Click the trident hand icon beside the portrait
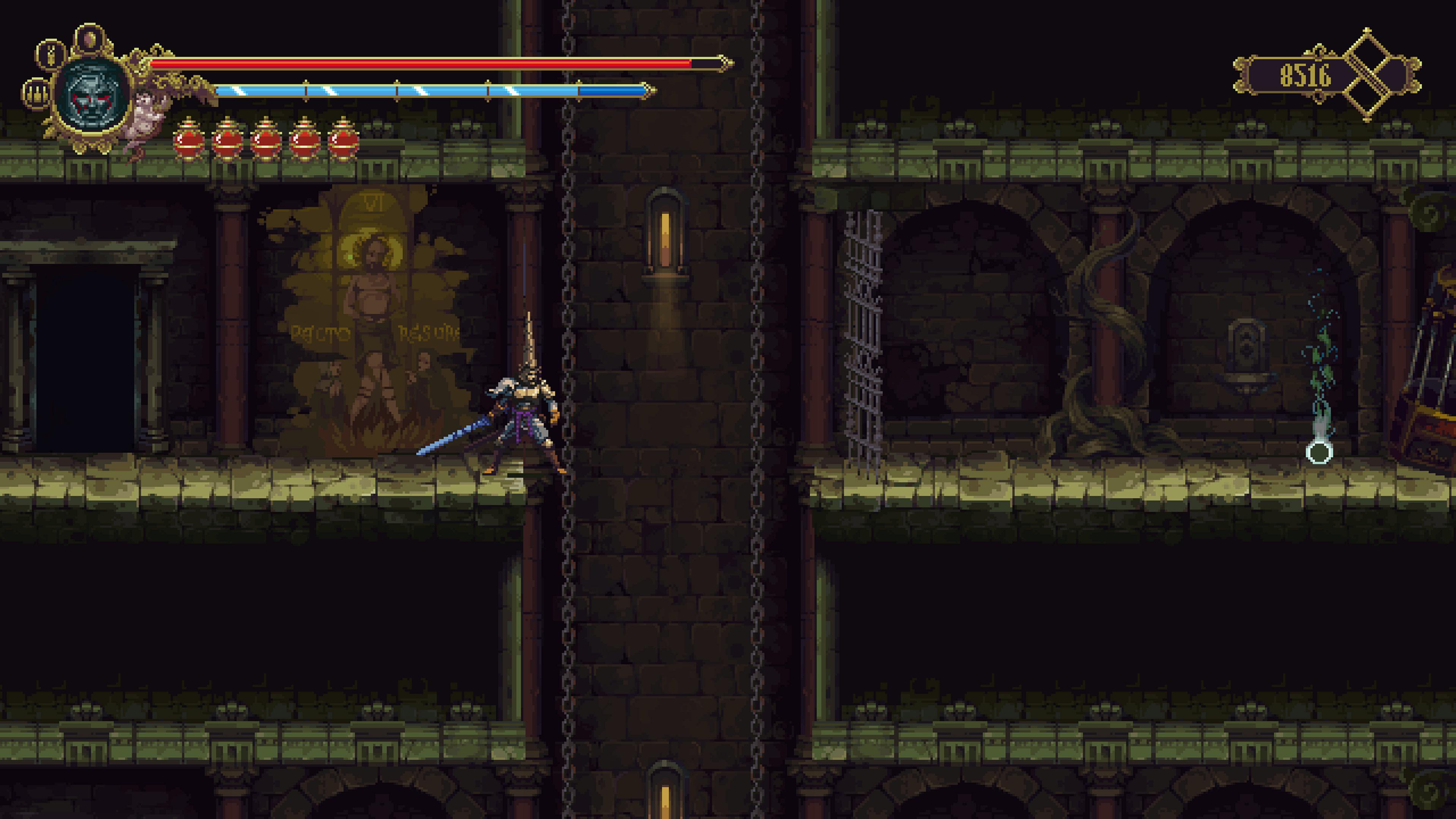 point(37,94)
